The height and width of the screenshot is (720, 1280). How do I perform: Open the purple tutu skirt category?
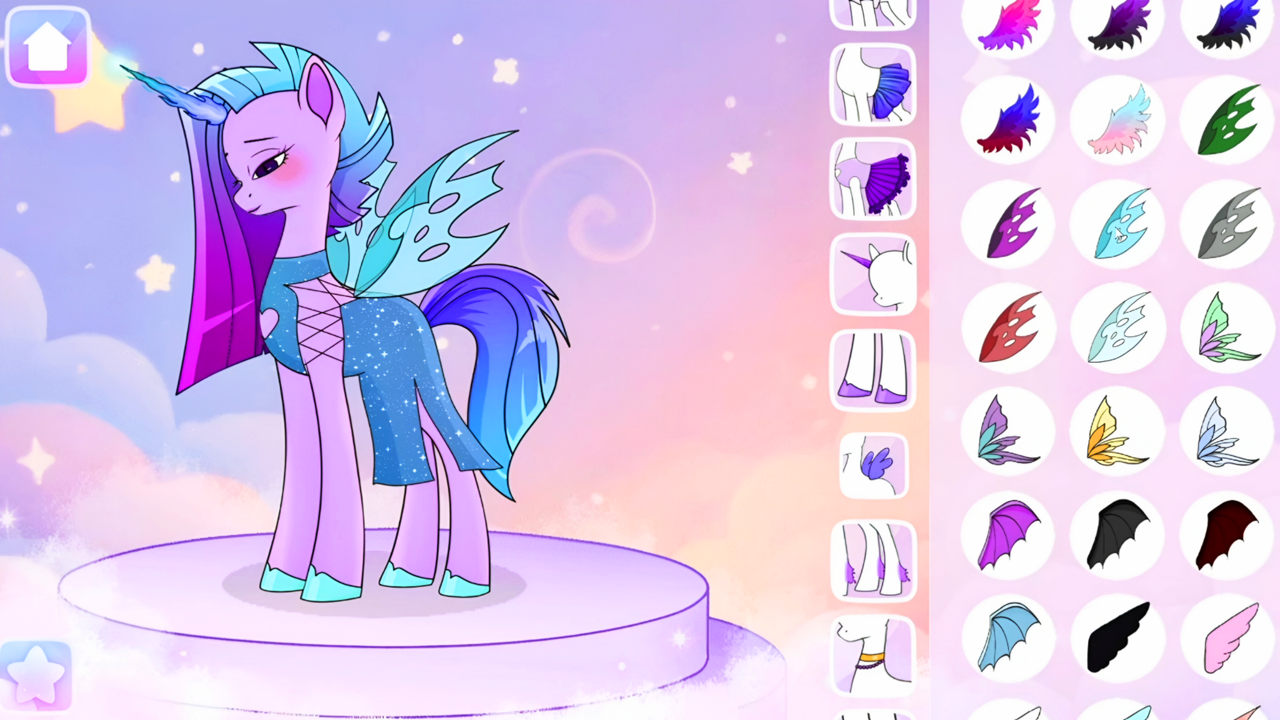tap(872, 180)
